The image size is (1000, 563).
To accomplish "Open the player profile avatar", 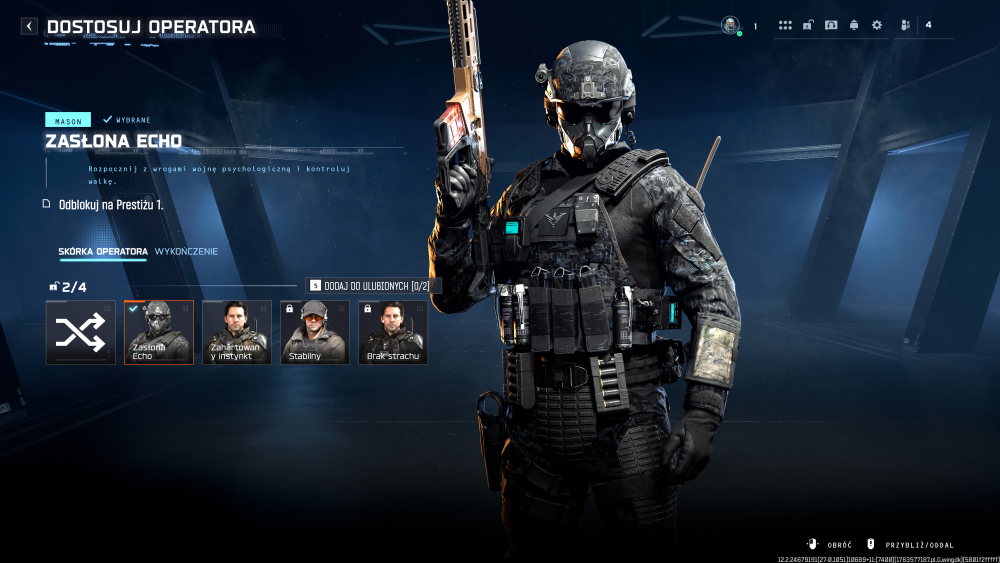I will click(730, 25).
